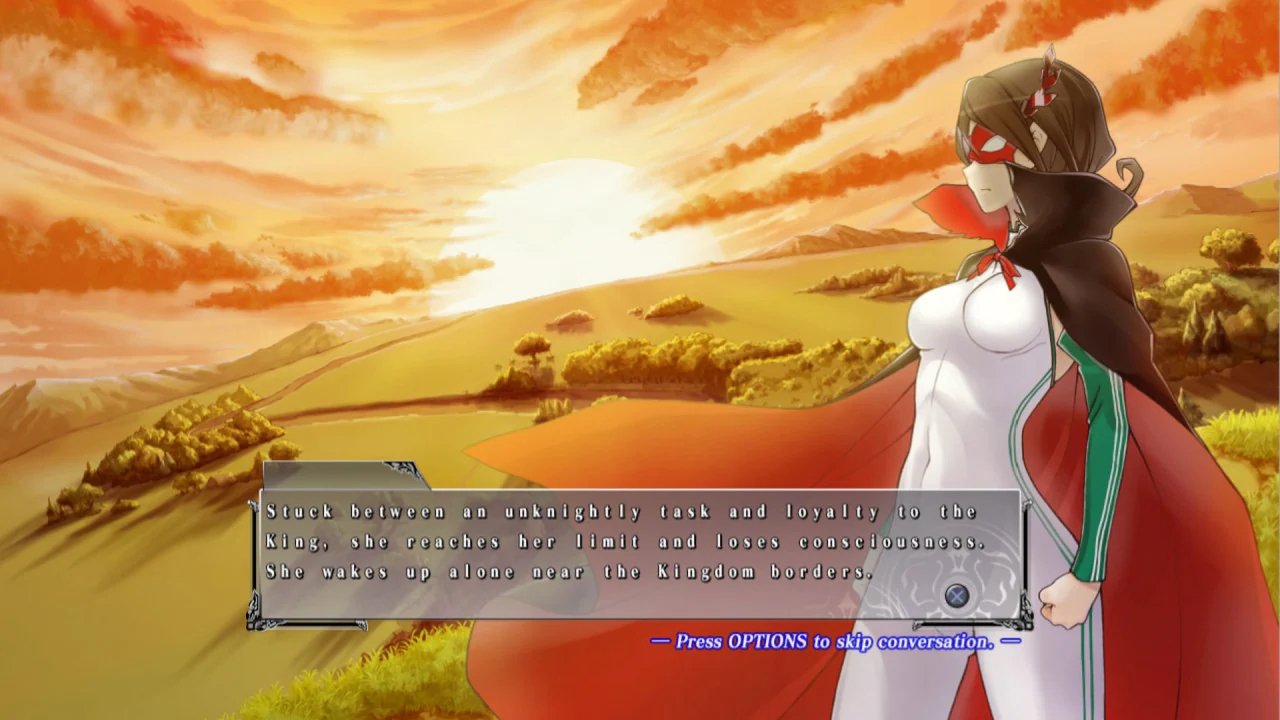Click the Cross button prompt icon
This screenshot has height=720, width=1280.
click(955, 595)
